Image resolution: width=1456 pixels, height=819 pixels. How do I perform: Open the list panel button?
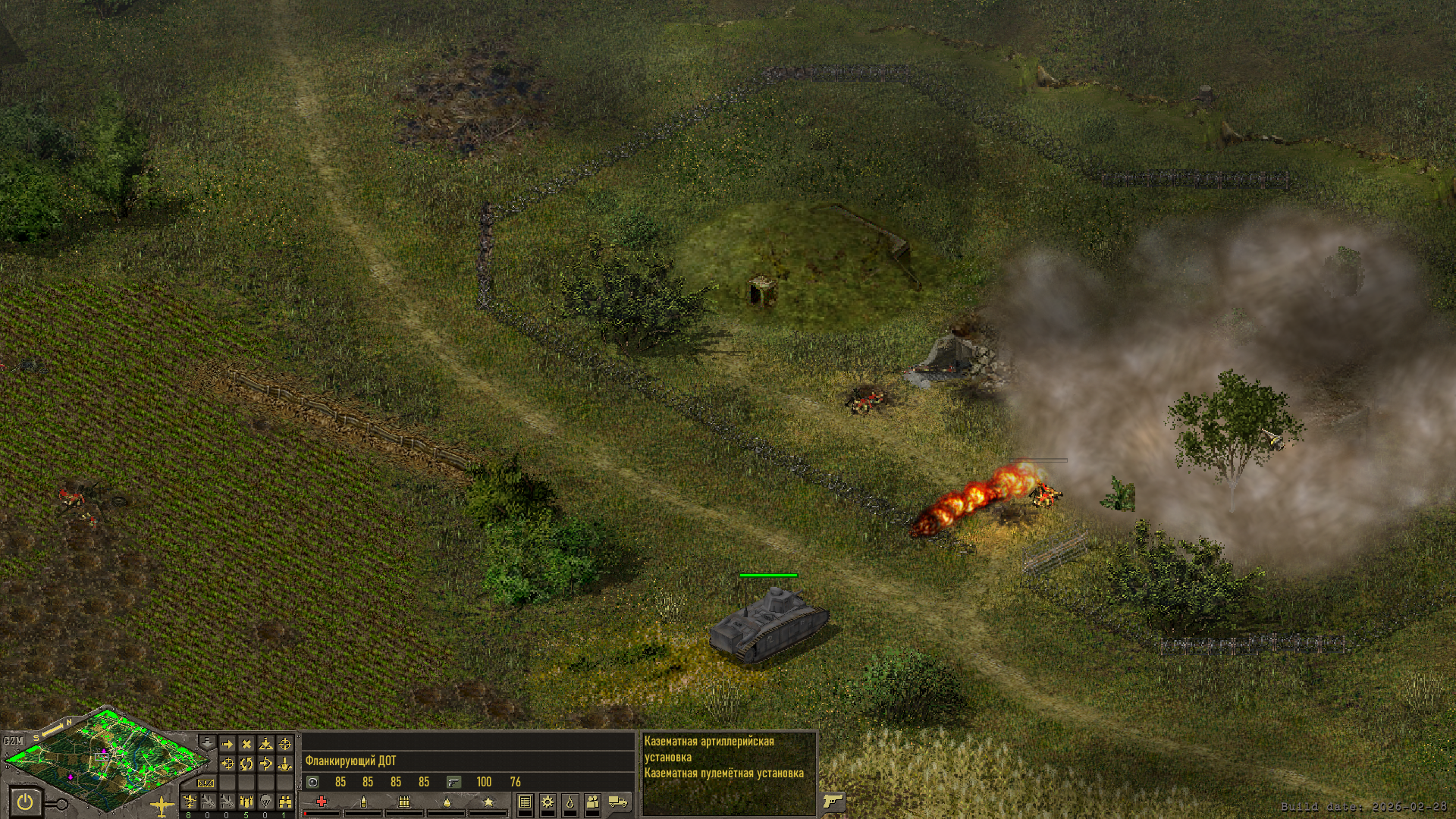525,802
